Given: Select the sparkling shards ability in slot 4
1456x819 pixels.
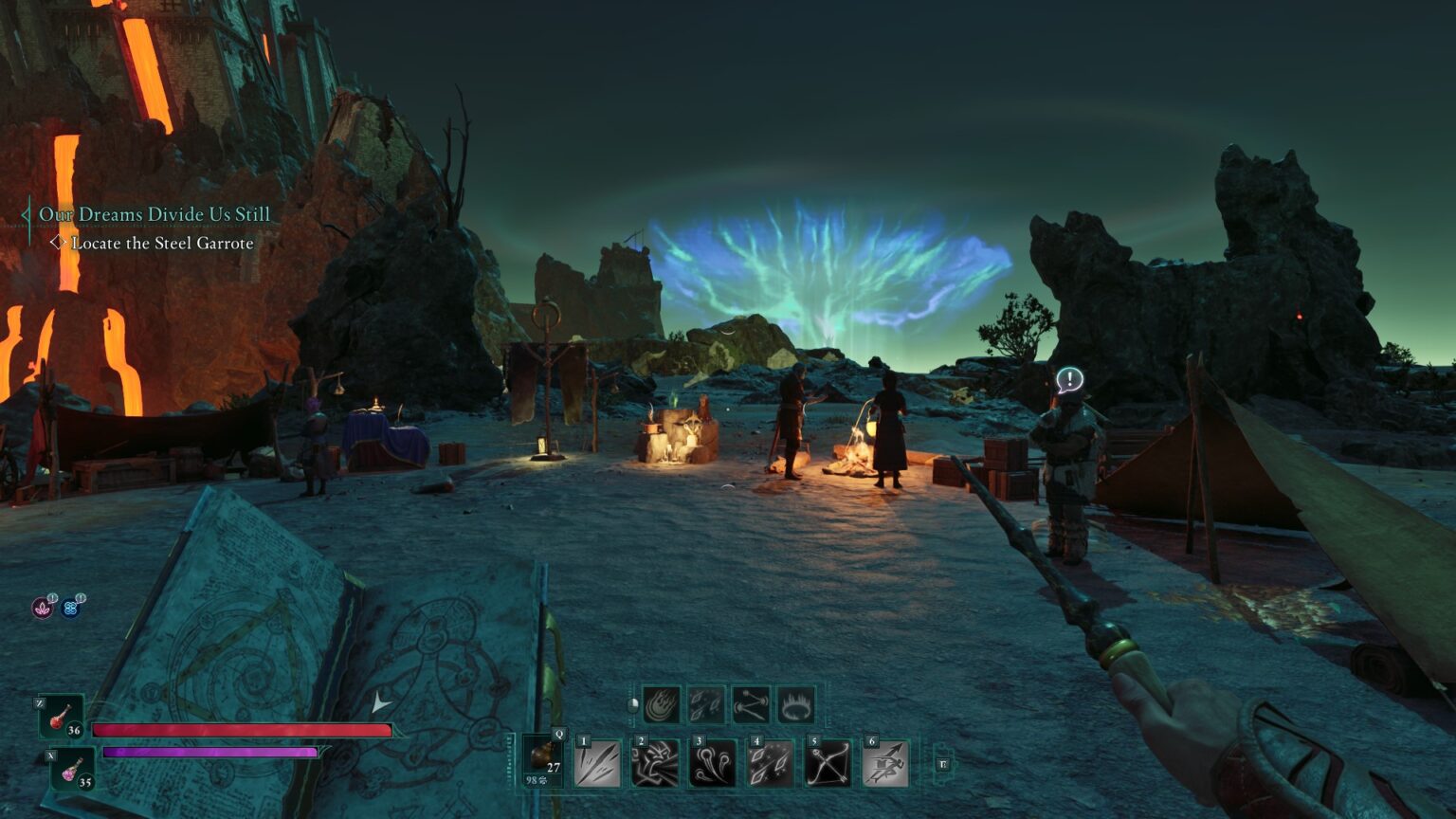Looking at the screenshot, I should point(771,764).
